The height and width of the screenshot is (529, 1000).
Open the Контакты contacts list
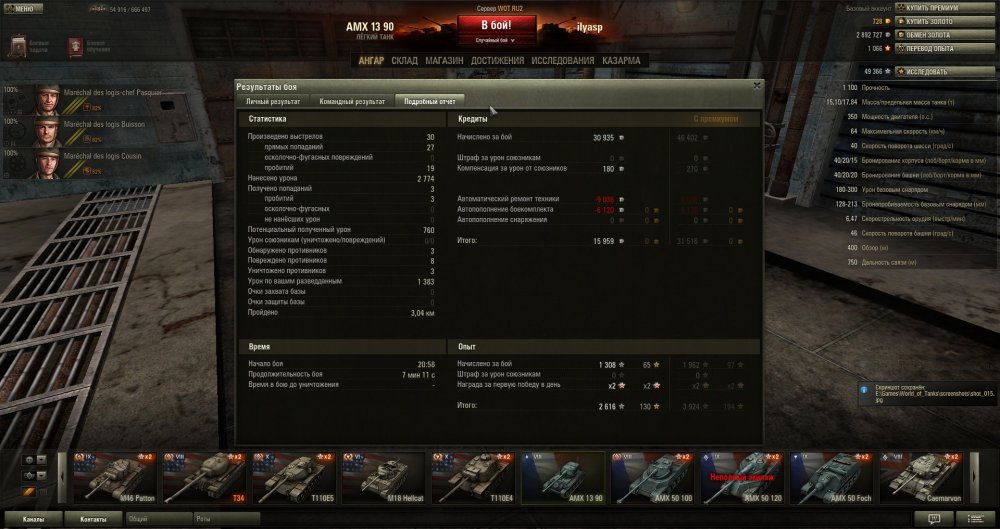(94, 520)
